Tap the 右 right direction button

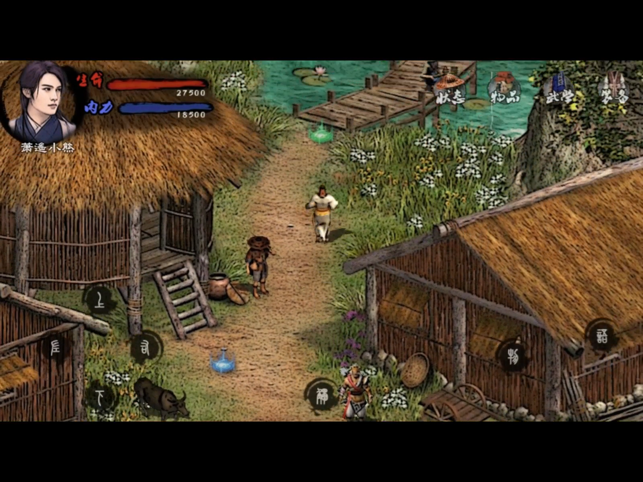click(146, 347)
